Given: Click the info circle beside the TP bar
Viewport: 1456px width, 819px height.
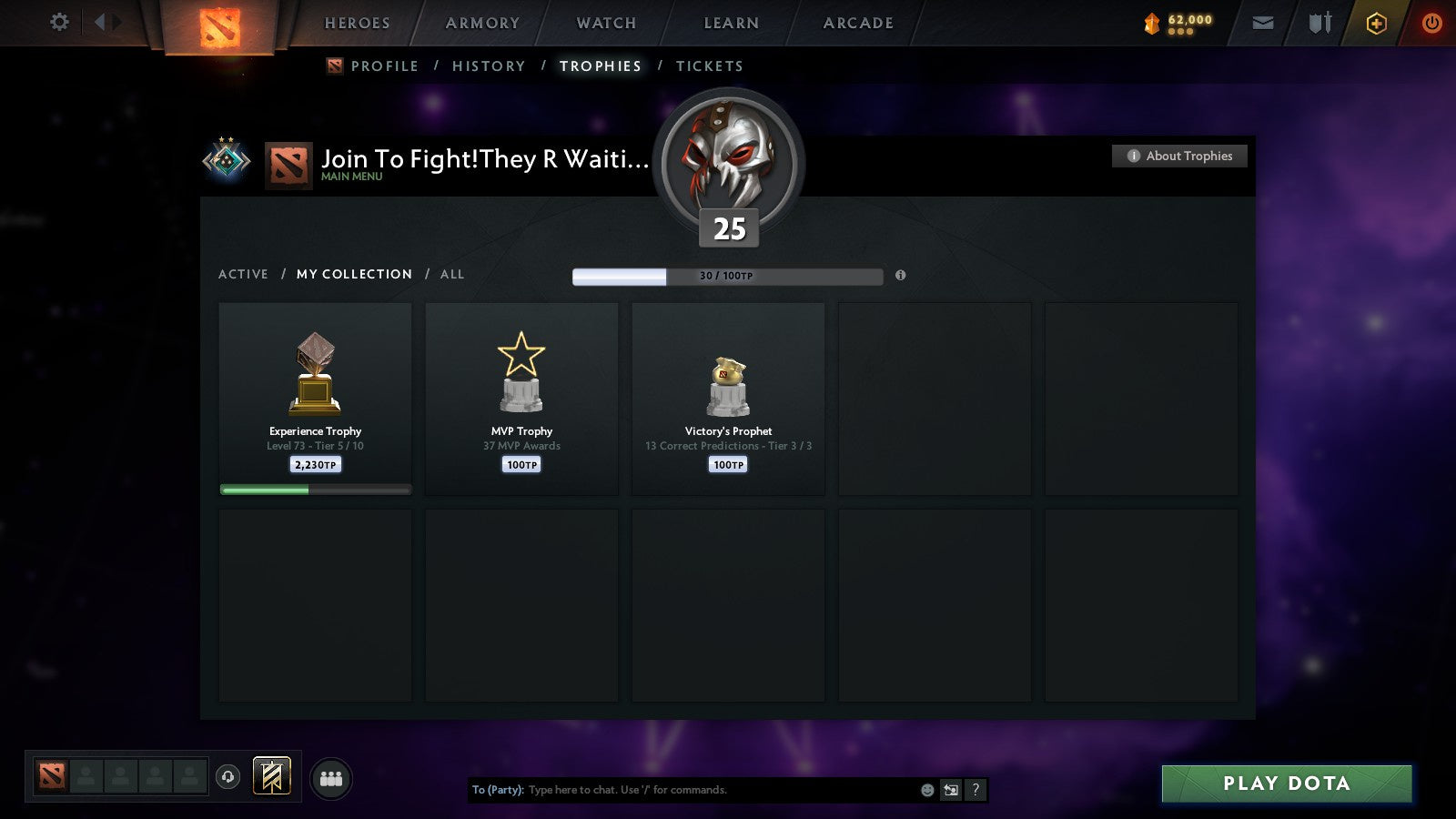Looking at the screenshot, I should (x=901, y=275).
